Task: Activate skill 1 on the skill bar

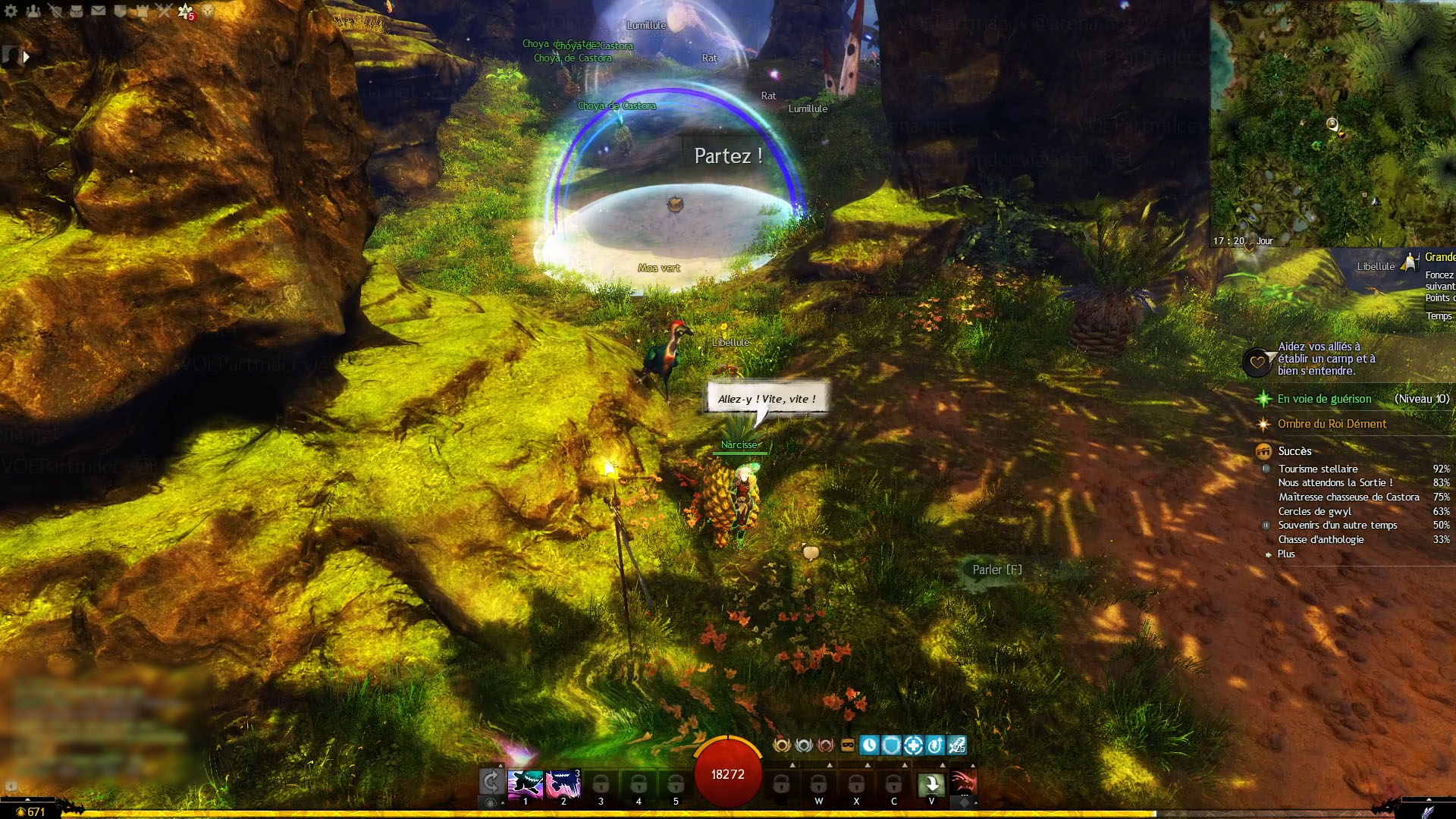Action: tap(526, 783)
